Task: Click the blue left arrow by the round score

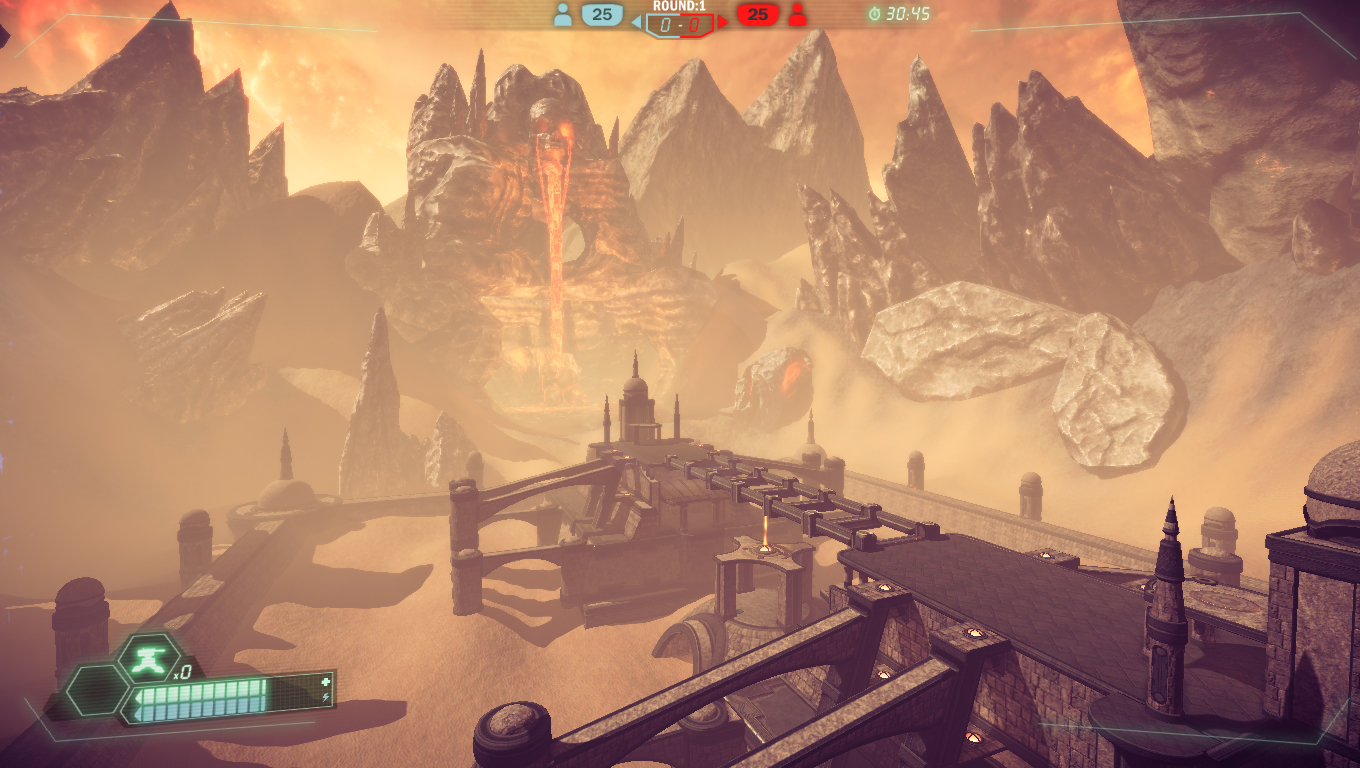Action: point(636,21)
